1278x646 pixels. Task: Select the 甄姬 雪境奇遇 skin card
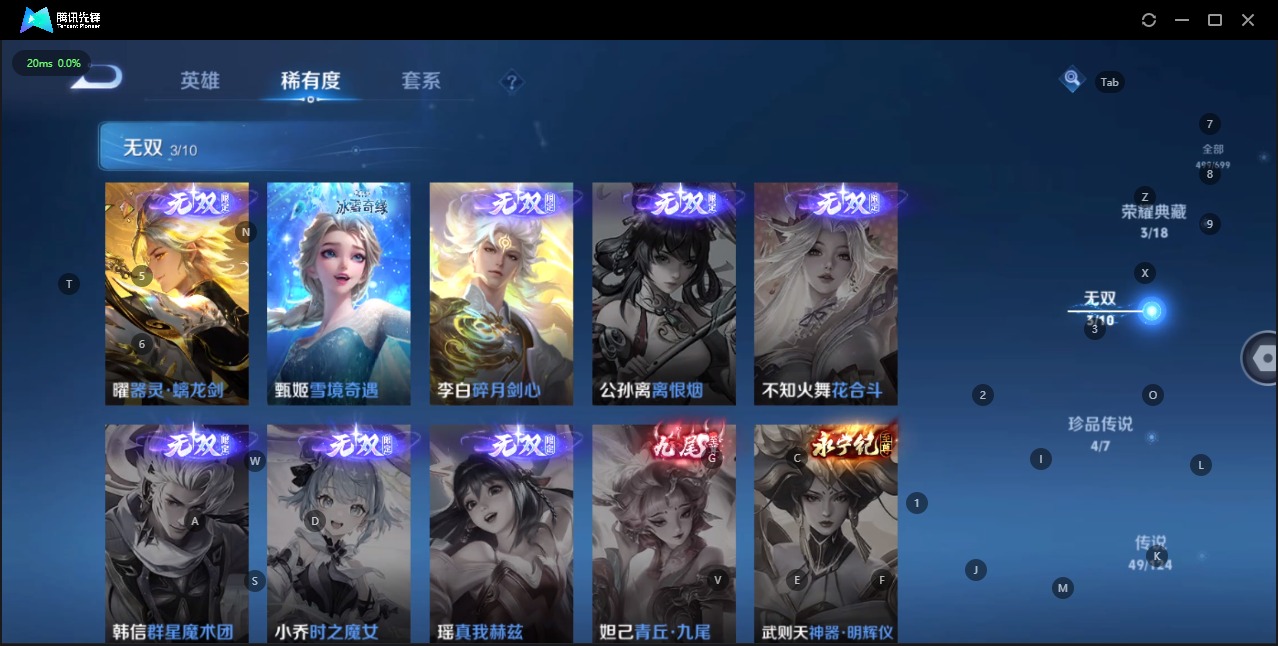[x=339, y=293]
